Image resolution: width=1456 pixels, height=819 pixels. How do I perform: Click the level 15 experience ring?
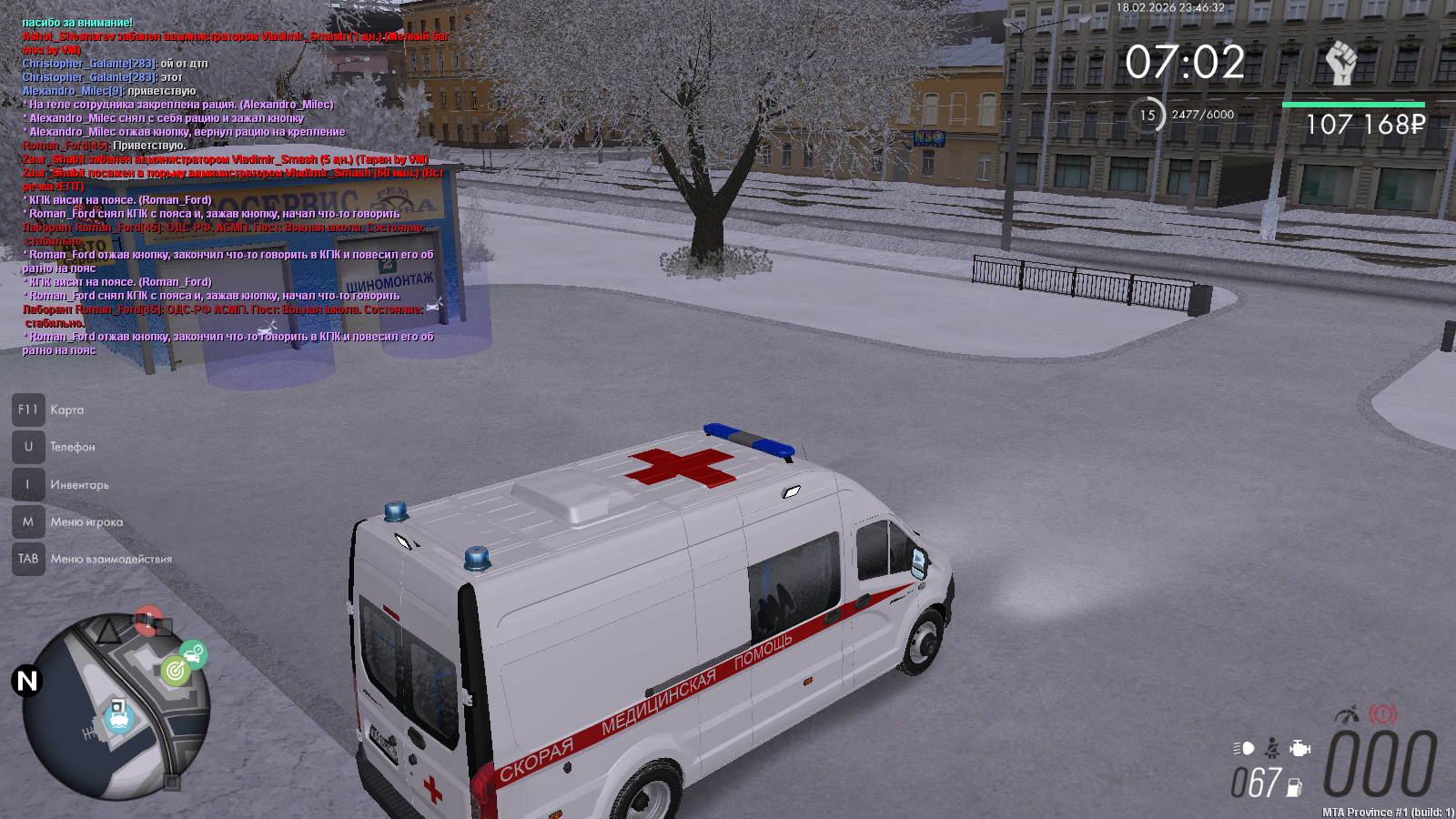[1148, 116]
